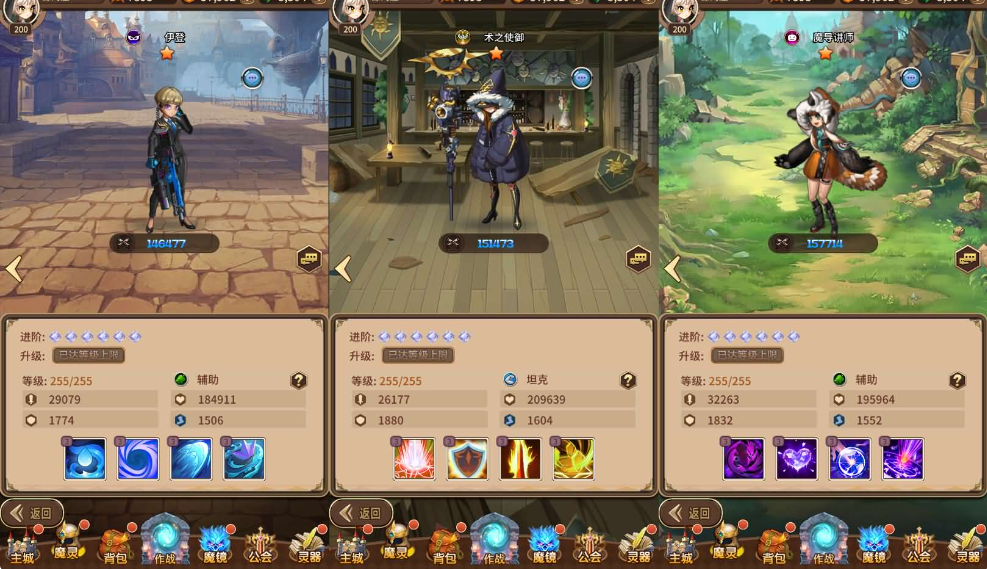Open 背包 in the nav below 木之使御
Viewport: 987px width, 569px height.
point(444,545)
